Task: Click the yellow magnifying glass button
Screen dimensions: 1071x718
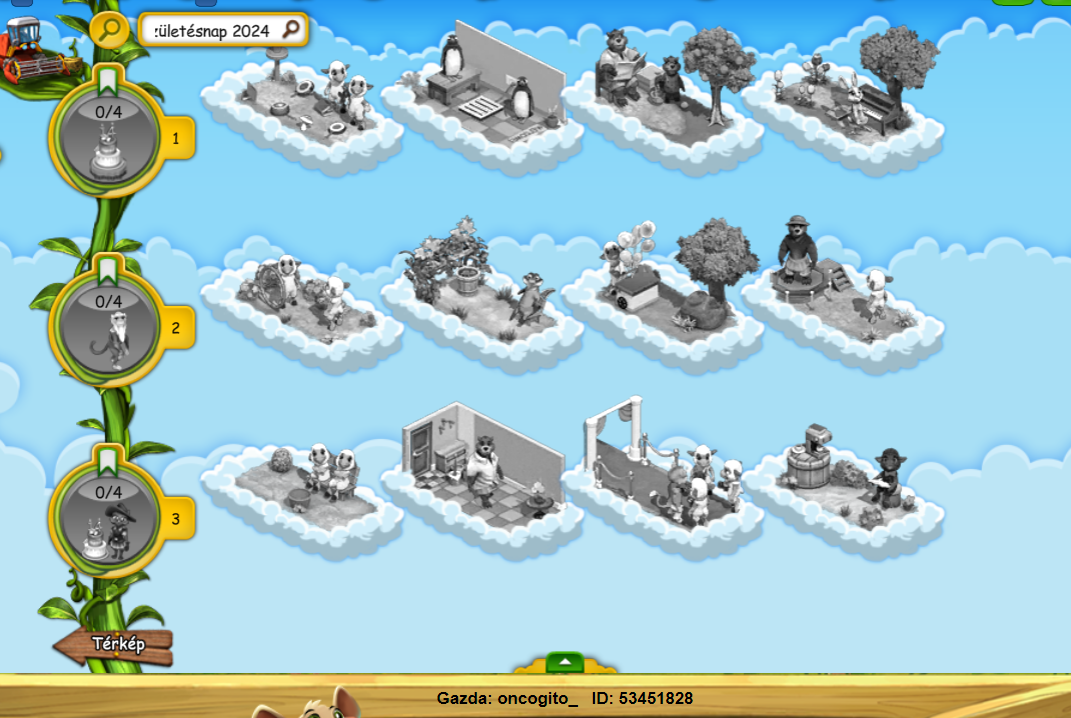Action: 109,29
